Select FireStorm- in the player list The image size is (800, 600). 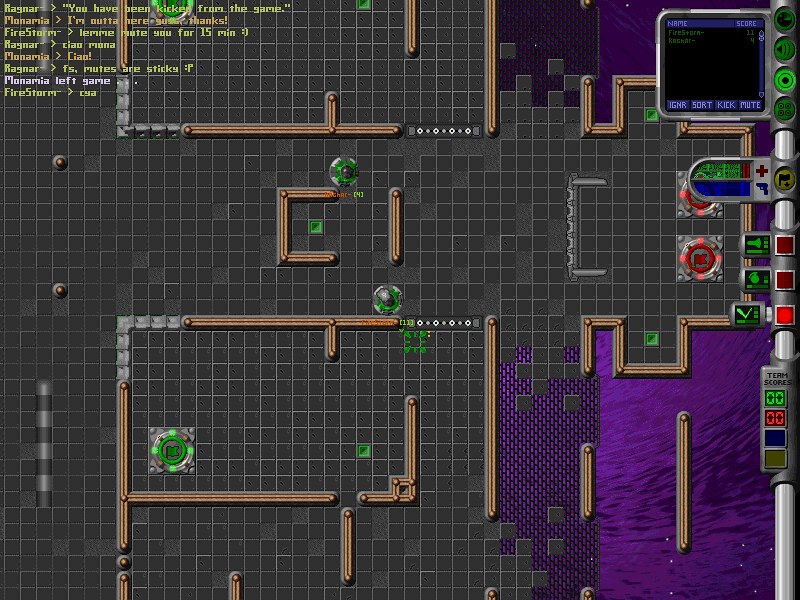[x=687, y=33]
